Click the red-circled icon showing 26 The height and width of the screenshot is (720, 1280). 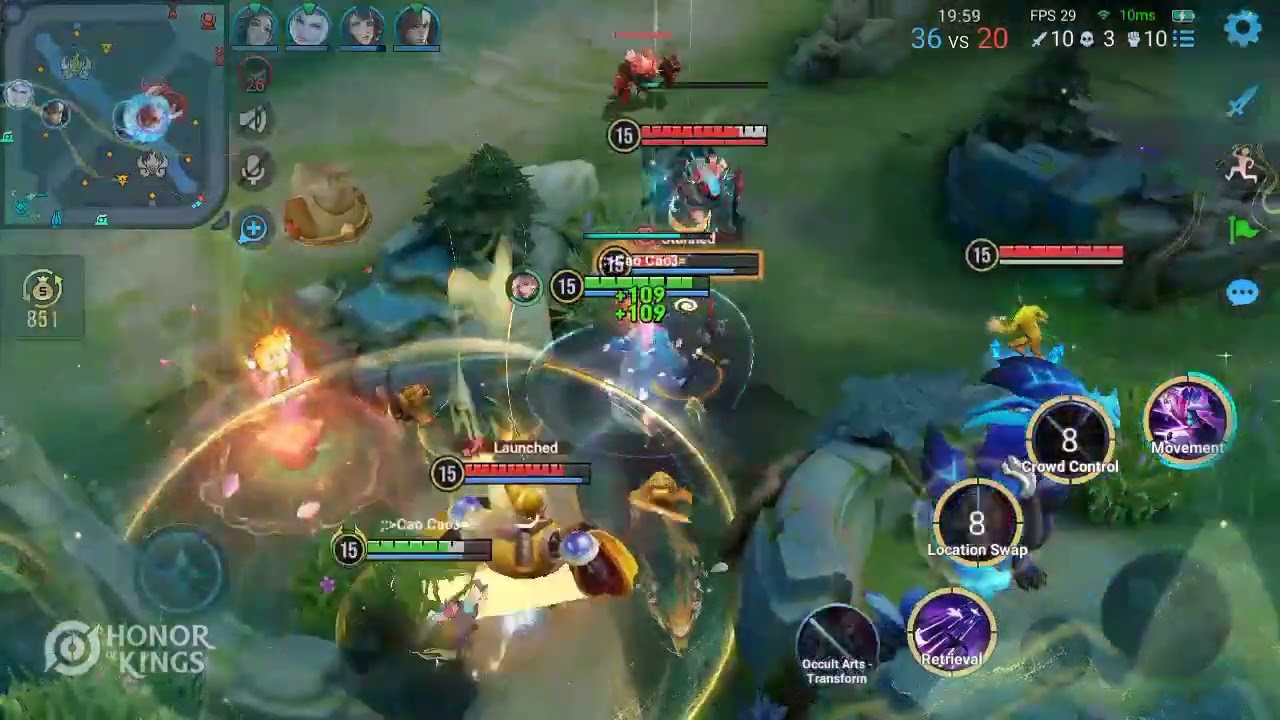[254, 75]
